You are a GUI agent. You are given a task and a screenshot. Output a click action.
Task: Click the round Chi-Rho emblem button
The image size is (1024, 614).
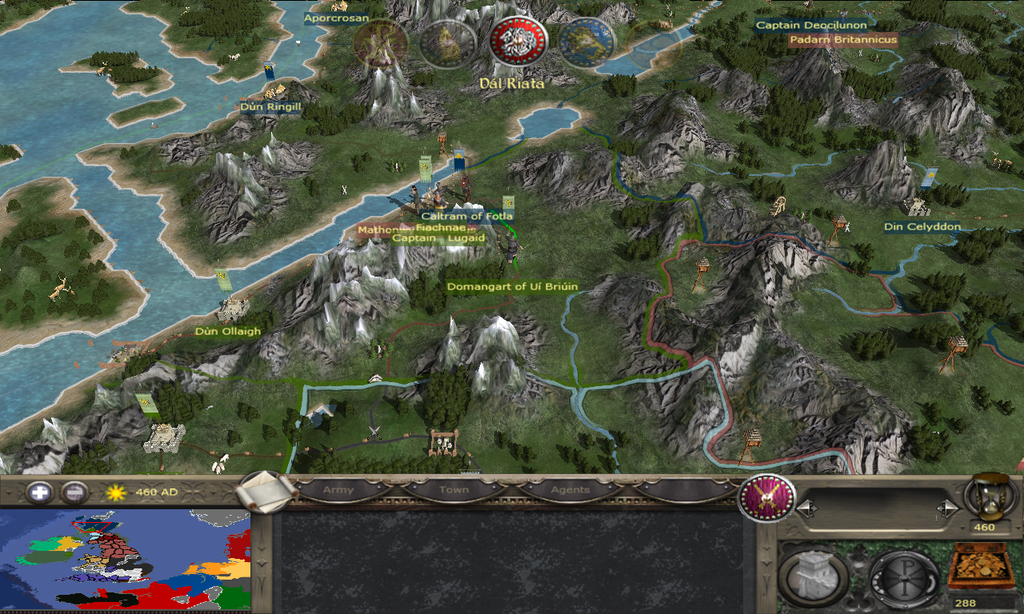903,578
